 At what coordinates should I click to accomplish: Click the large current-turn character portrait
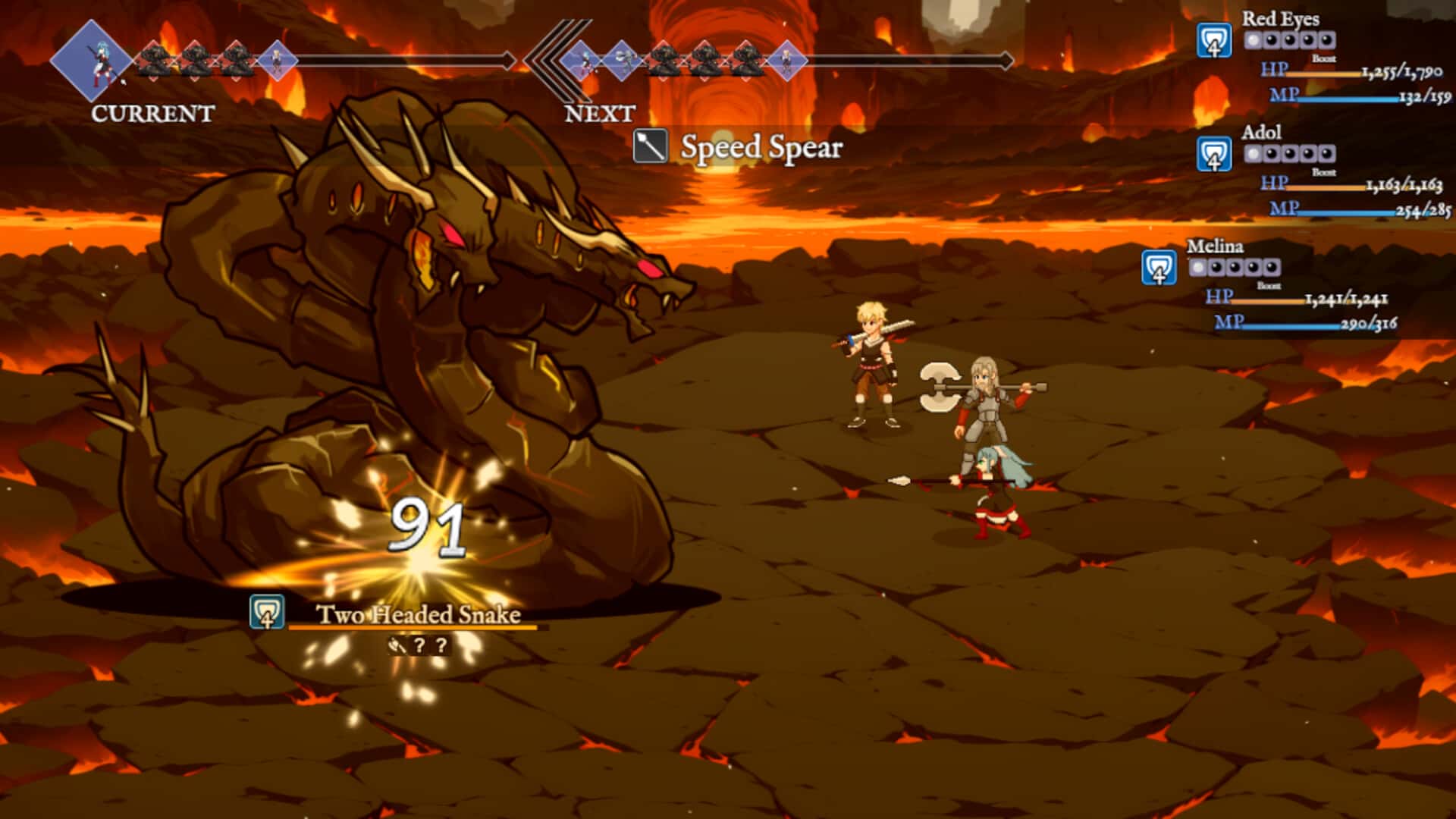(93, 61)
